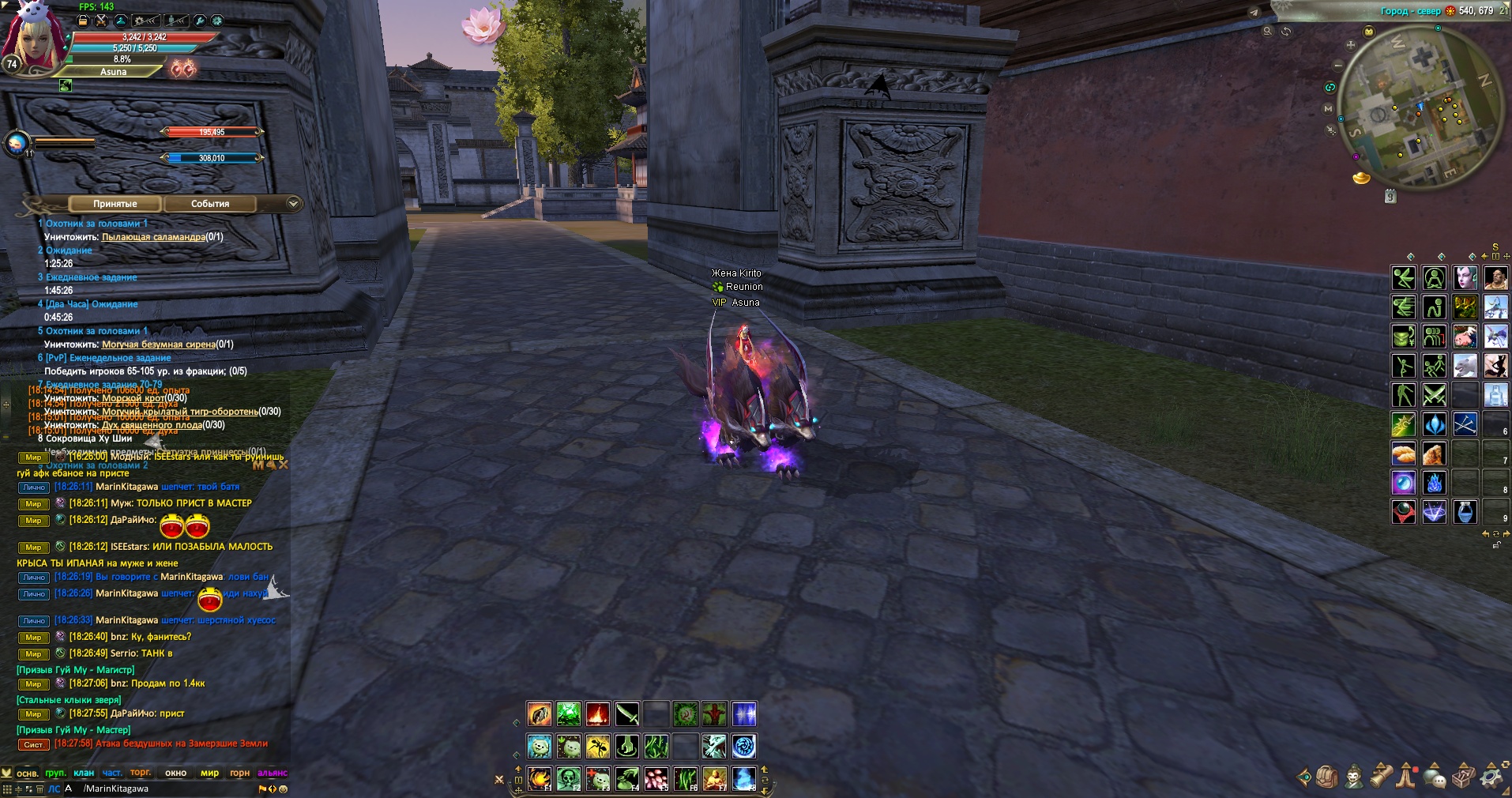Switch to the Принятые quest tab

point(115,204)
